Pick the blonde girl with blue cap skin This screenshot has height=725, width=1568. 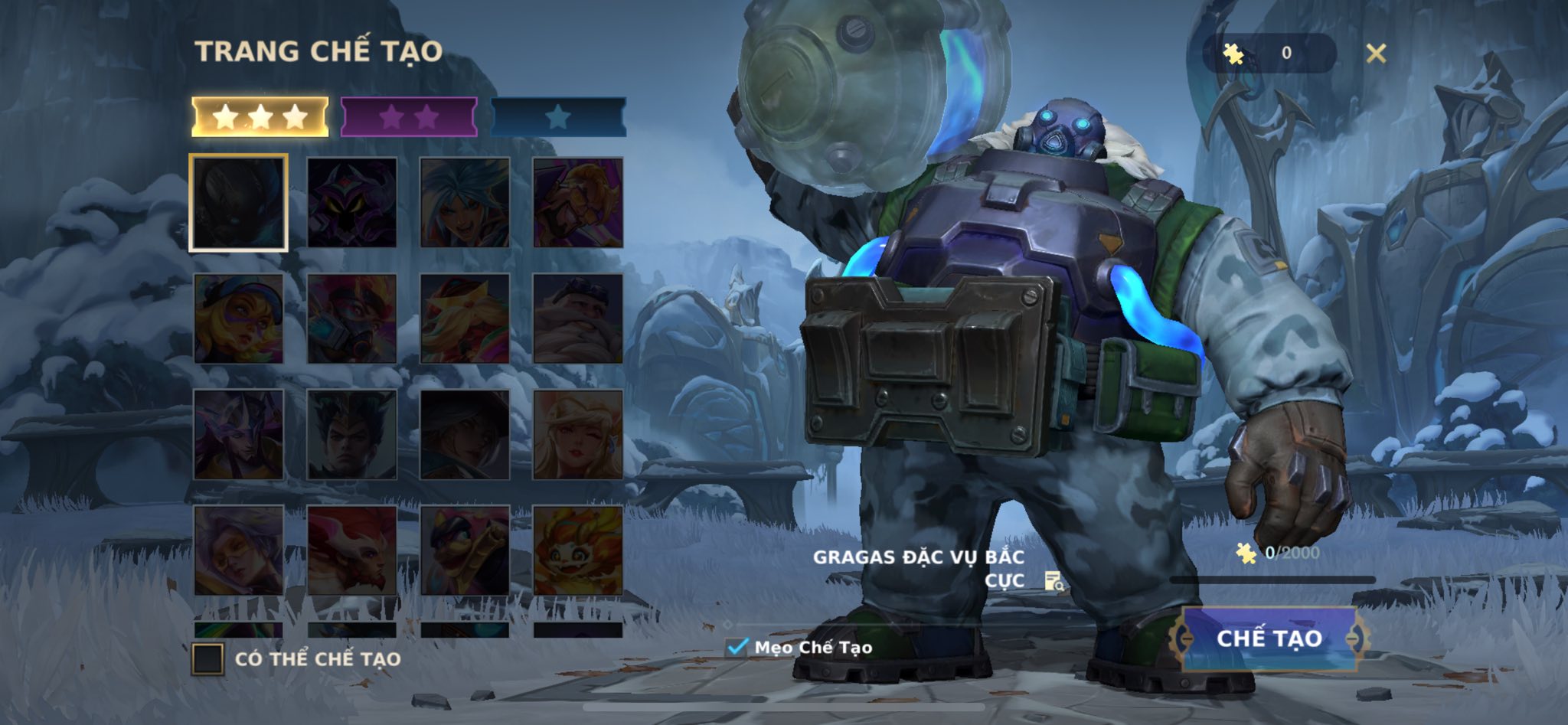(x=239, y=318)
